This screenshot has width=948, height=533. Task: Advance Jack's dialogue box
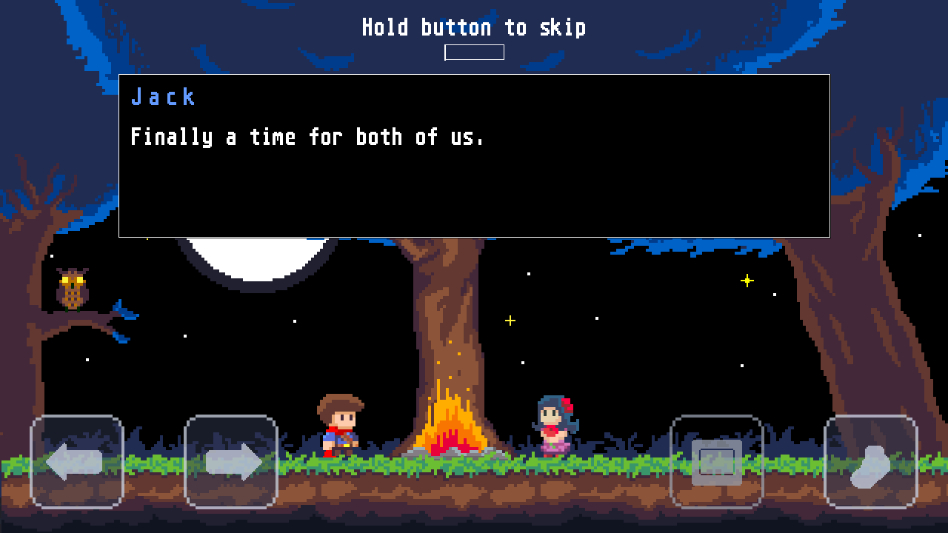point(474,156)
